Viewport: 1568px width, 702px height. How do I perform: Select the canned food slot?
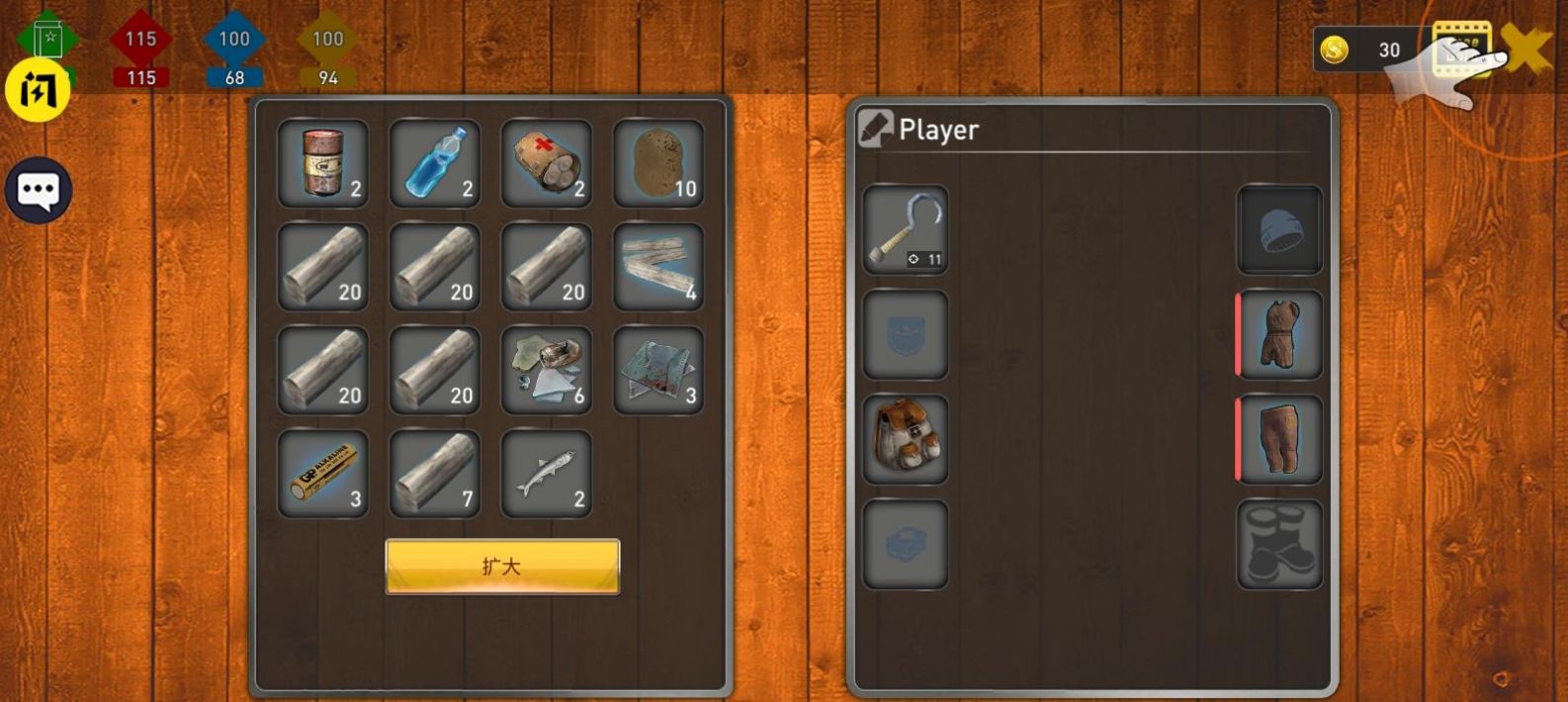click(322, 163)
